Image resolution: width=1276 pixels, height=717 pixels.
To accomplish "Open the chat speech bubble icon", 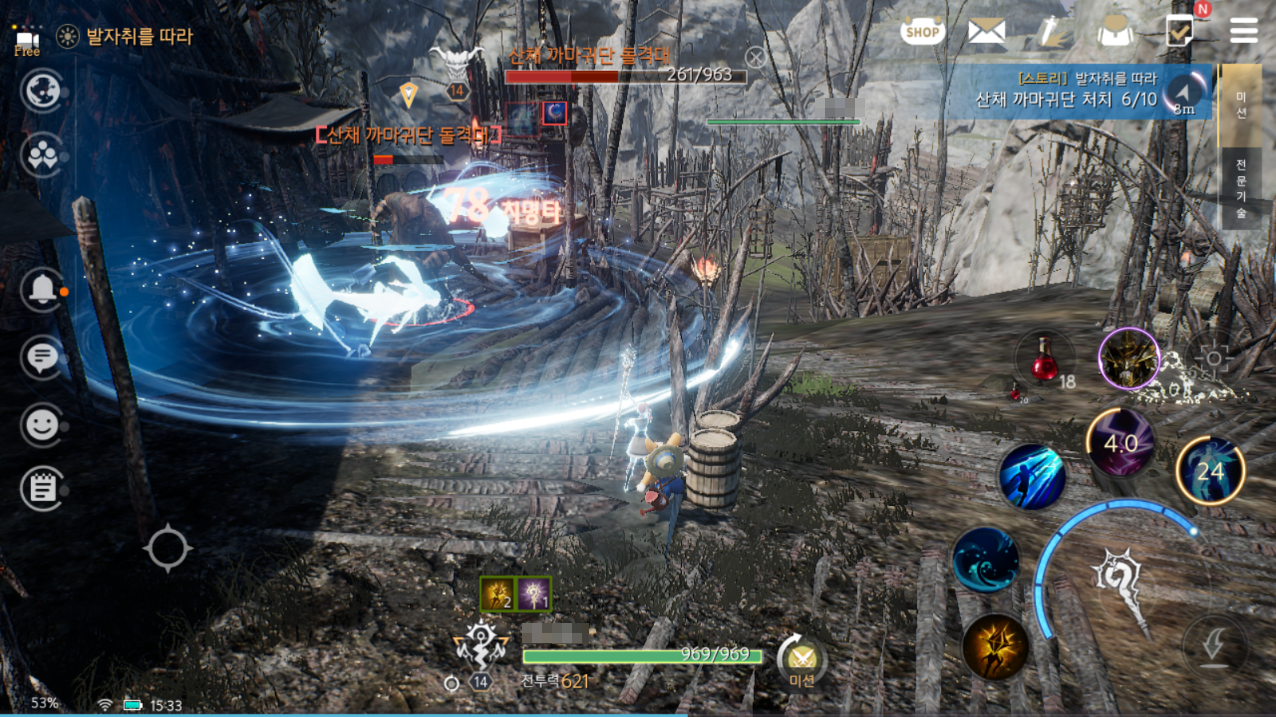I will pos(41,356).
